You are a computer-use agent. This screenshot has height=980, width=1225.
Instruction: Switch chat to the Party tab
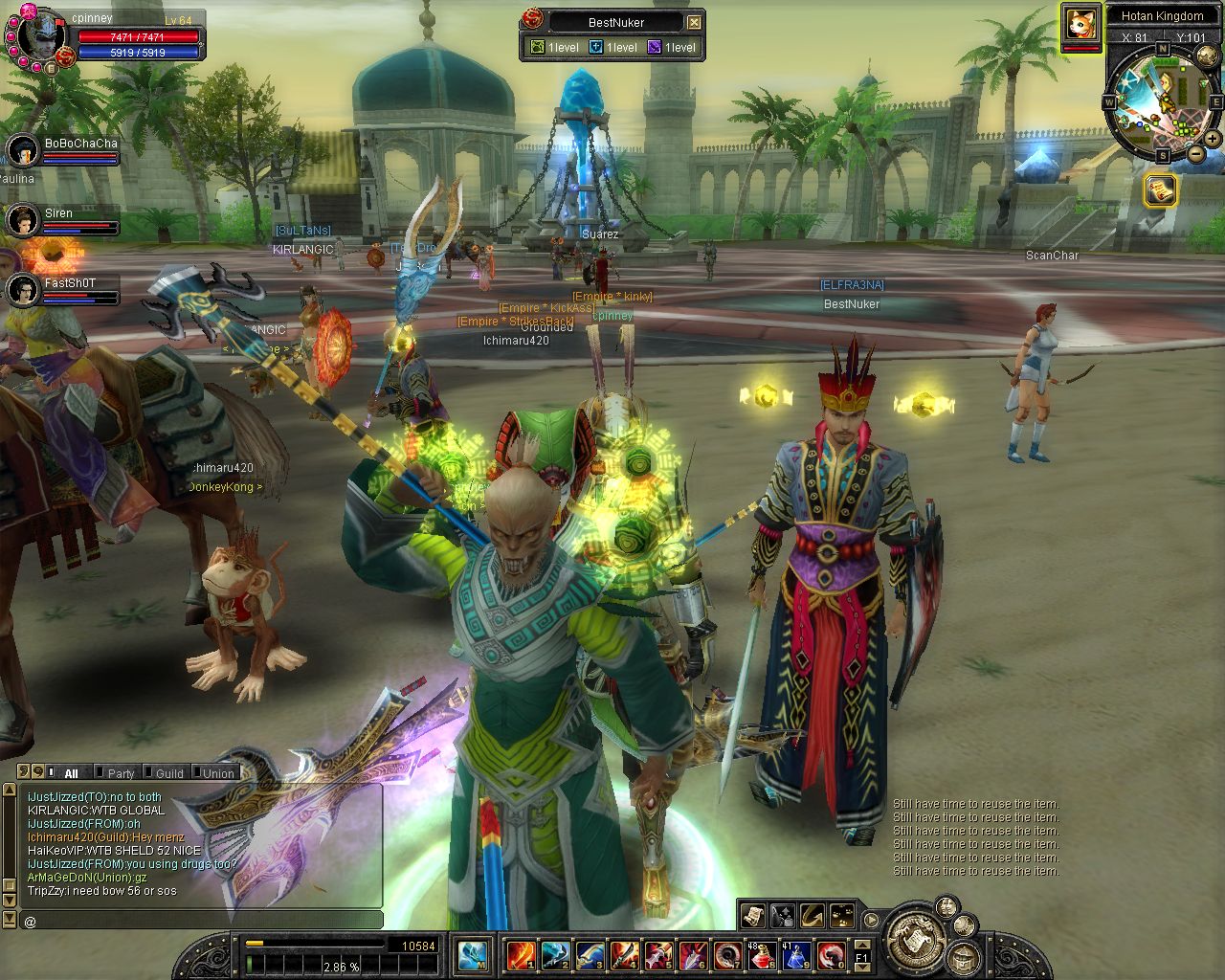point(120,773)
